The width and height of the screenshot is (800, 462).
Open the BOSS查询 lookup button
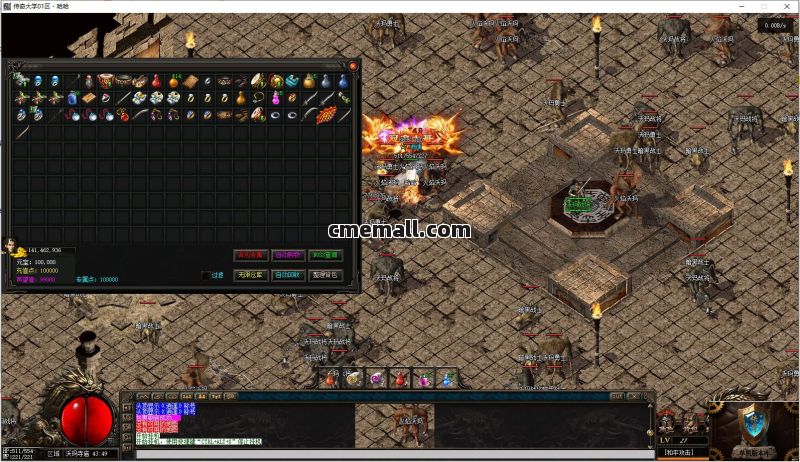tap(324, 255)
